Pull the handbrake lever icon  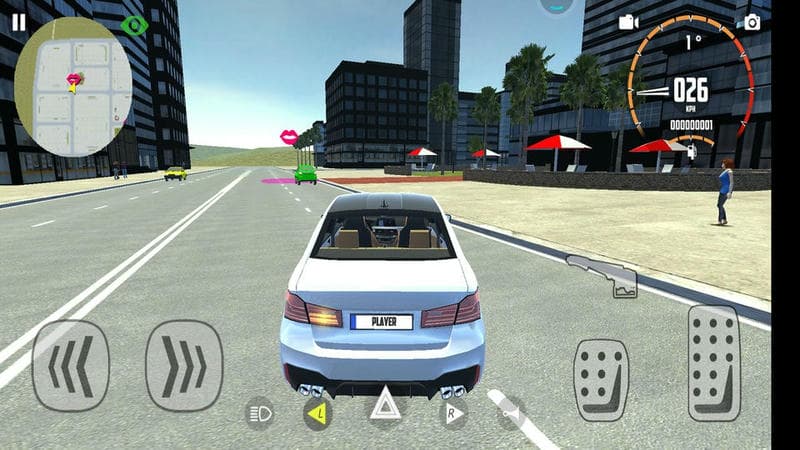602,276
